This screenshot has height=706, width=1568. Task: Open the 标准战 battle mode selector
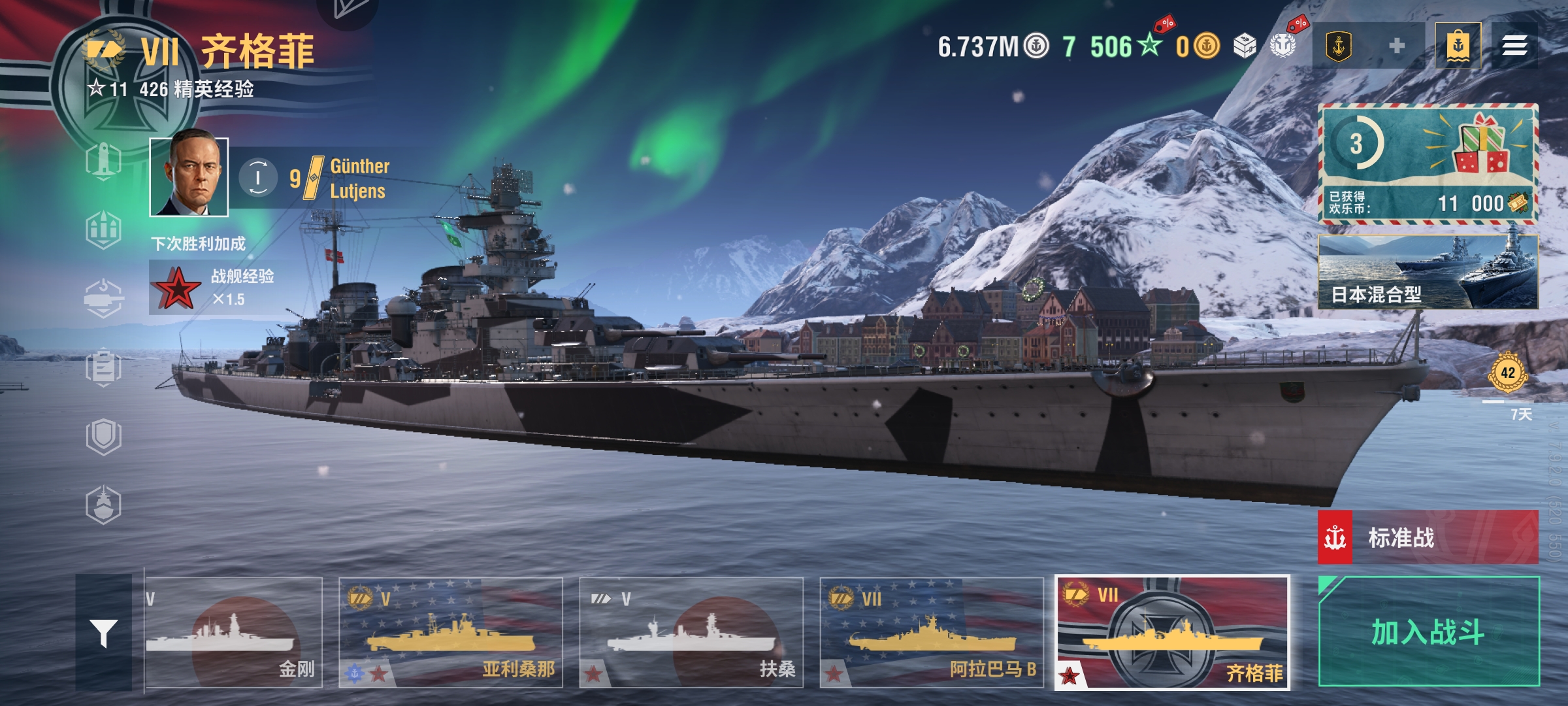tap(1428, 537)
